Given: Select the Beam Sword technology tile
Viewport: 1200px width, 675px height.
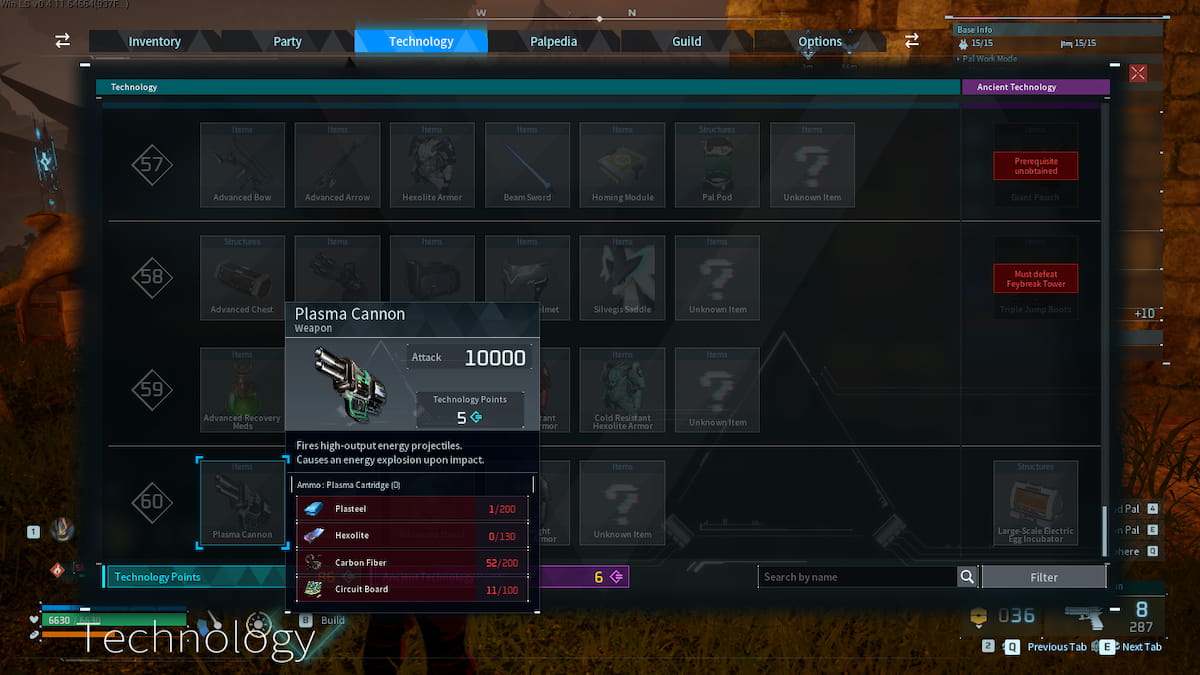Looking at the screenshot, I should [527, 164].
